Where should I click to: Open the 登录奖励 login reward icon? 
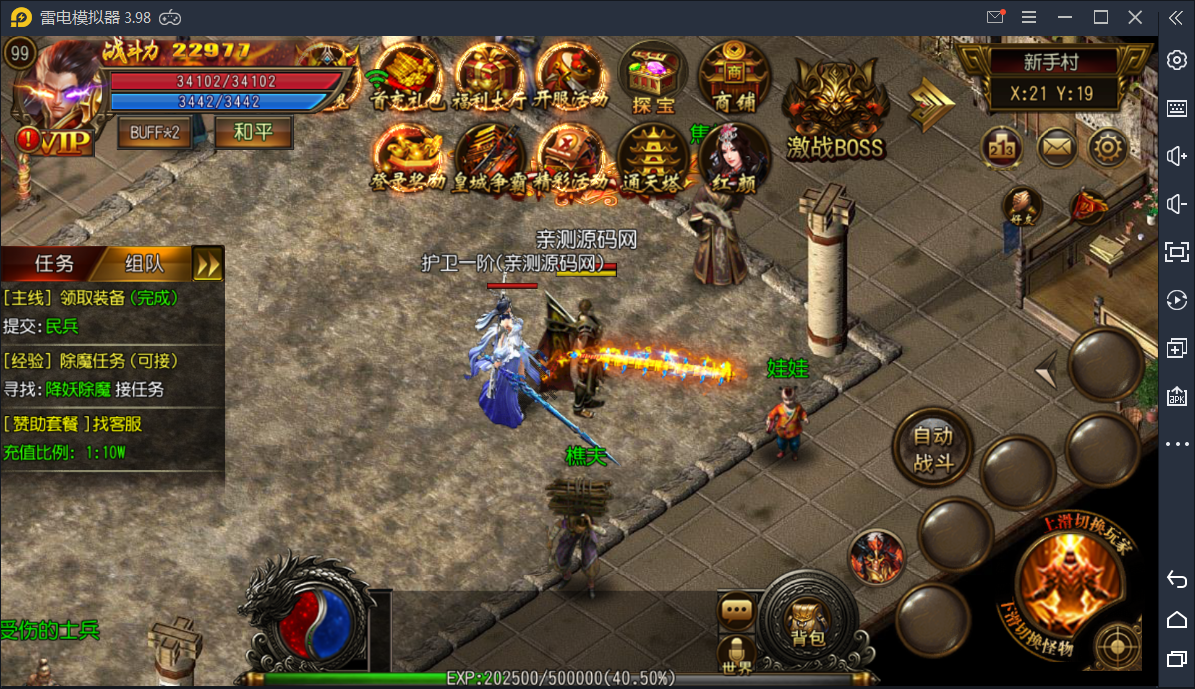click(409, 158)
